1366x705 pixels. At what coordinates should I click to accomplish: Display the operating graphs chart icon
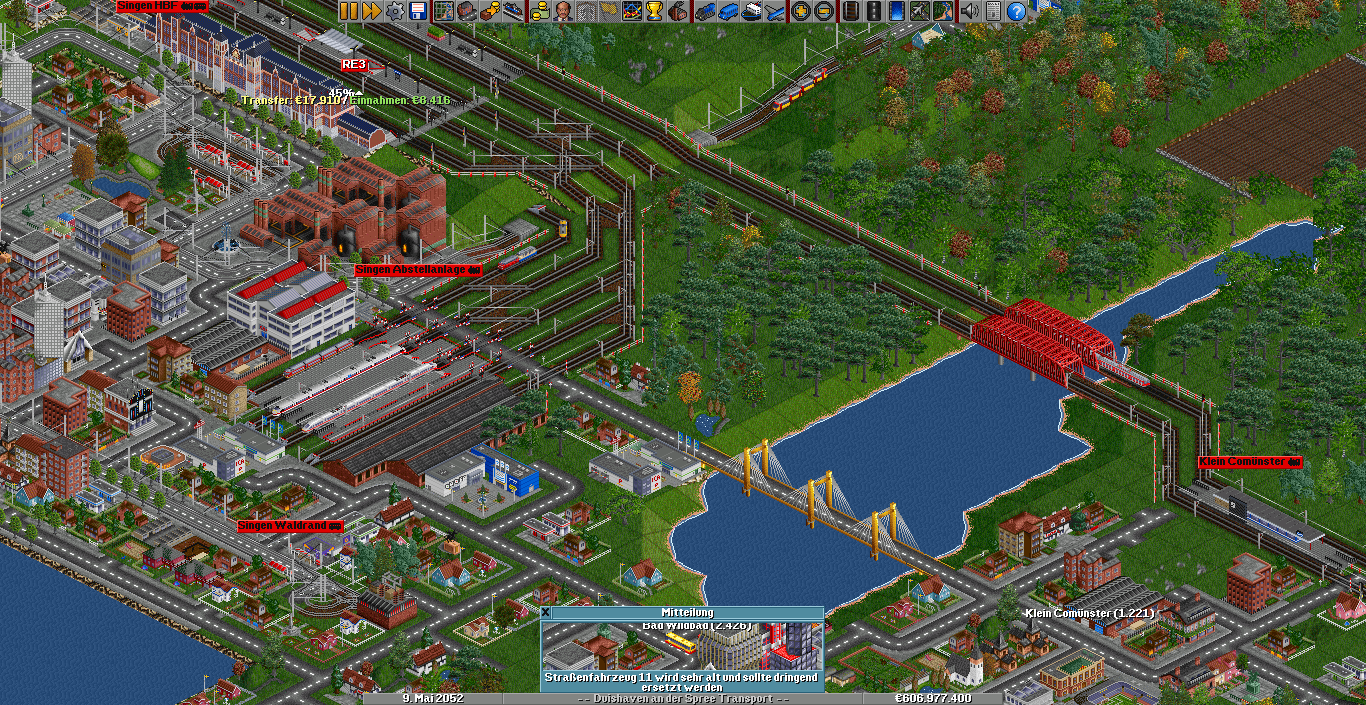[631, 11]
